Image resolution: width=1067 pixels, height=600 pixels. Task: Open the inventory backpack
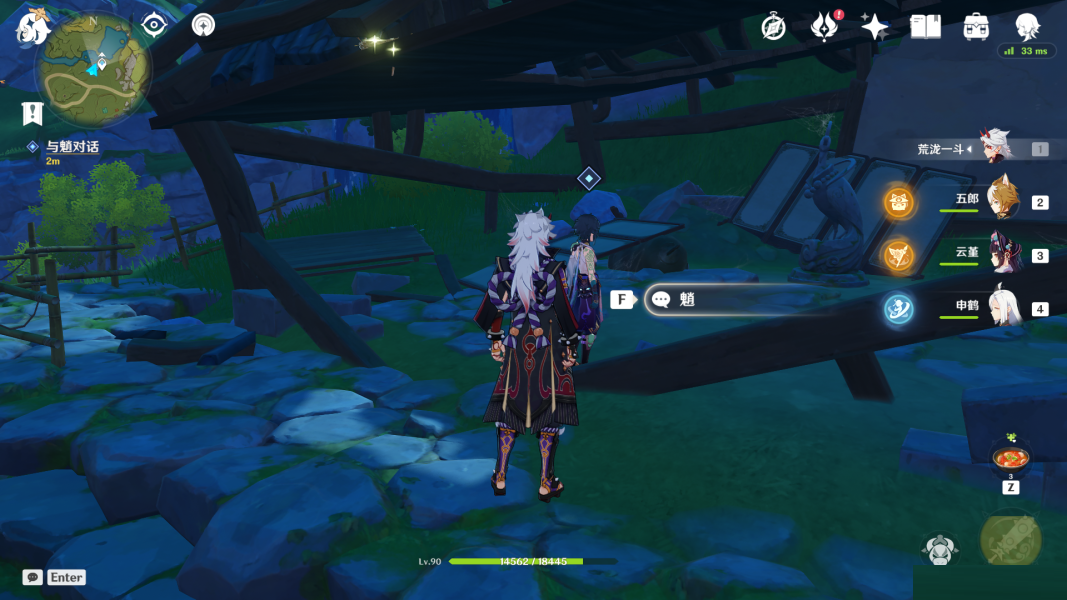pos(976,27)
